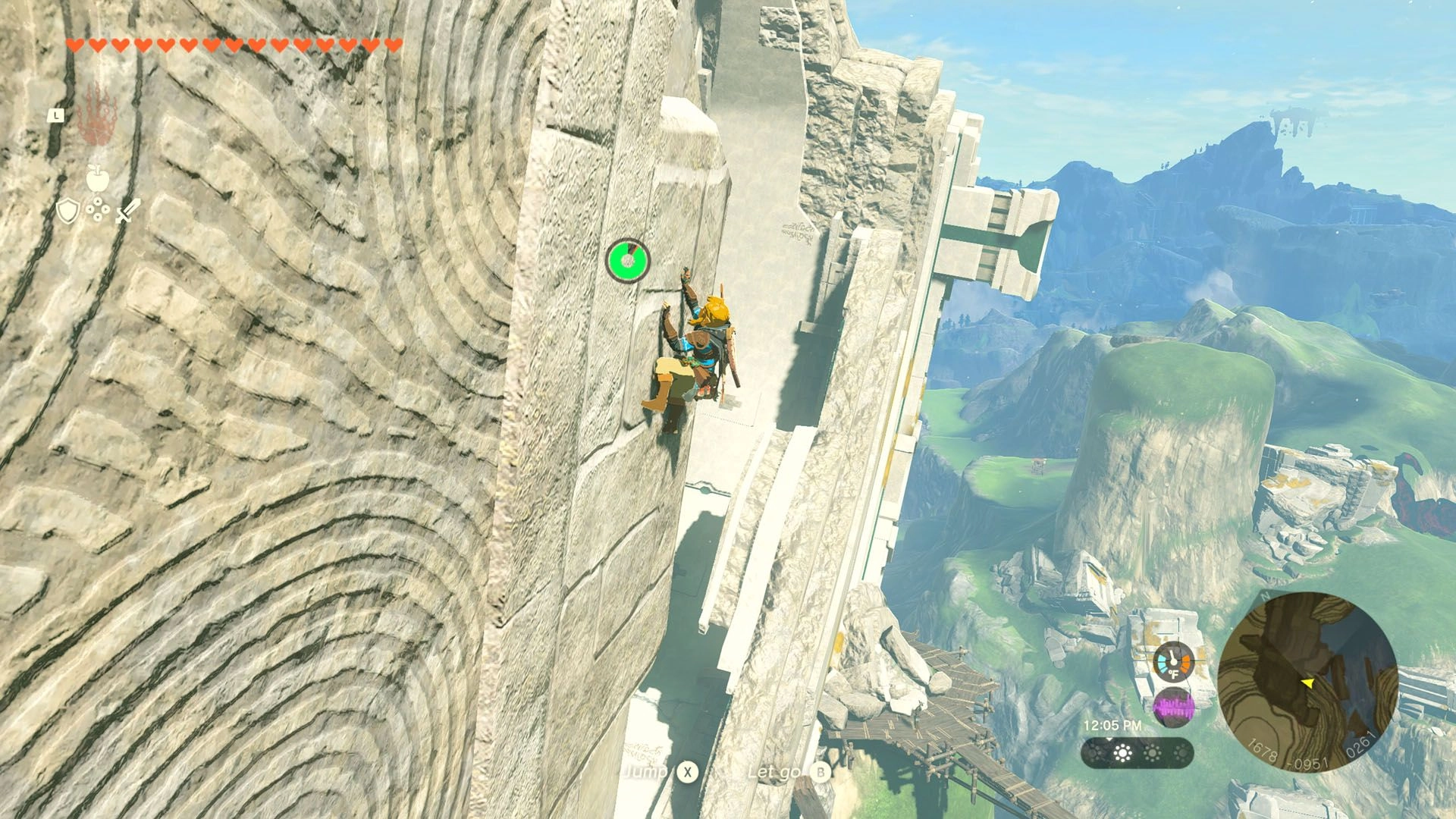This screenshot has width=1456, height=819.
Task: Click the apple materials icon
Action: [98, 177]
